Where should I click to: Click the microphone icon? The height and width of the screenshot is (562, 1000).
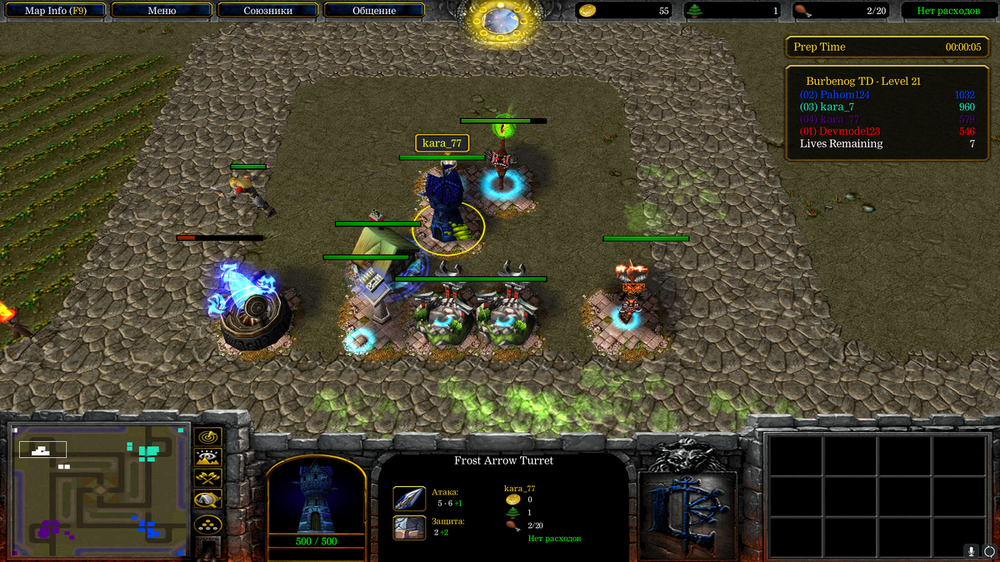pyautogui.click(x=970, y=551)
